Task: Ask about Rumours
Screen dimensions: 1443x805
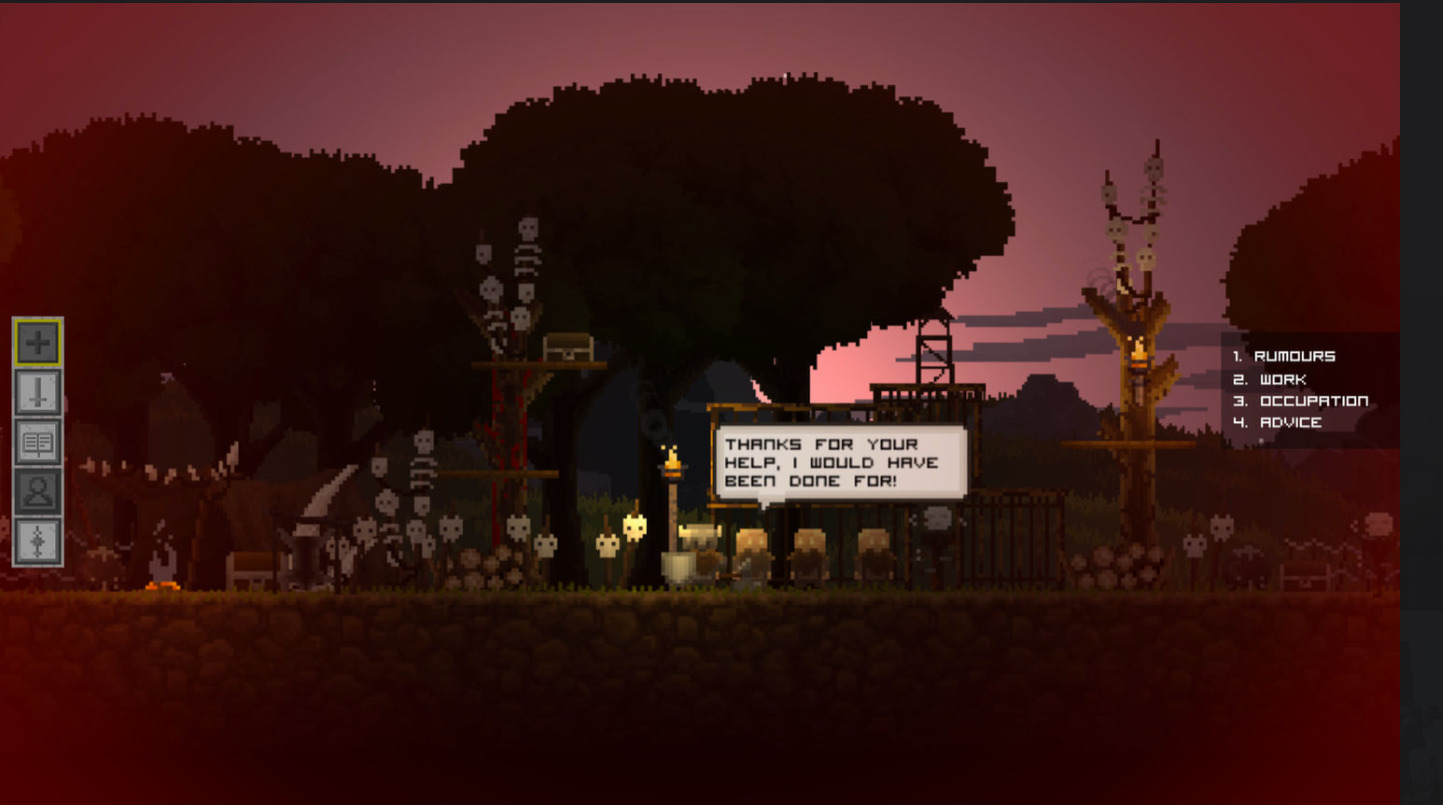Action: (1294, 356)
